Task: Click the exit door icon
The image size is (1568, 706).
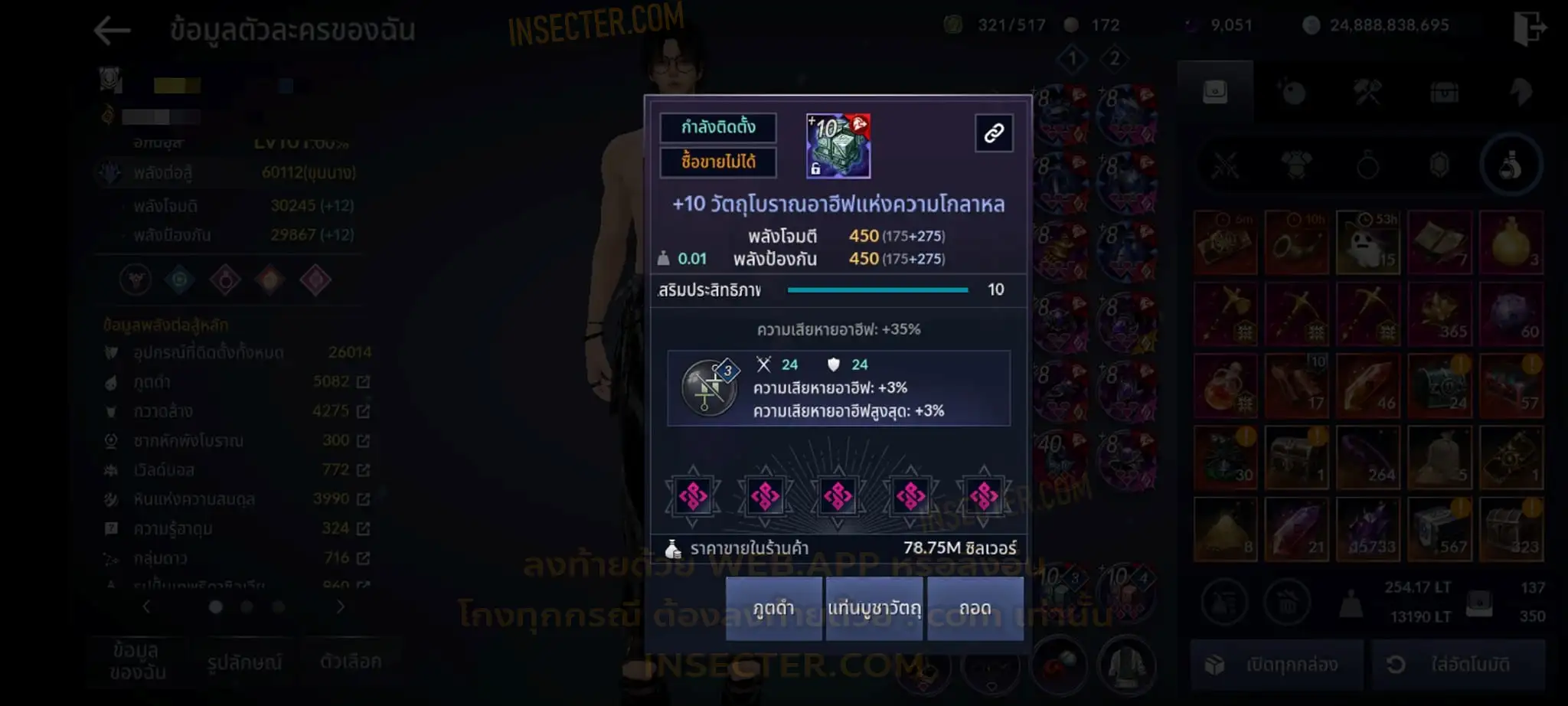Action: 1529,28
